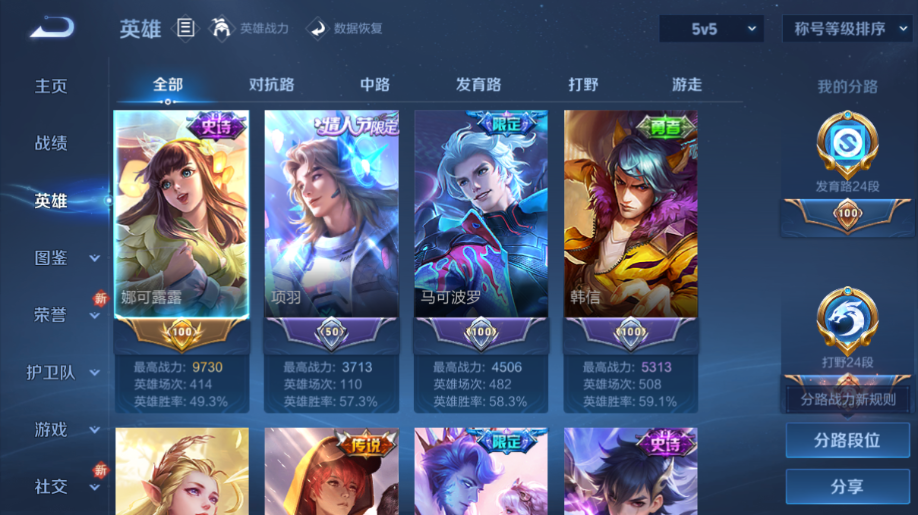Go back using the top-left arrow

tap(52, 27)
